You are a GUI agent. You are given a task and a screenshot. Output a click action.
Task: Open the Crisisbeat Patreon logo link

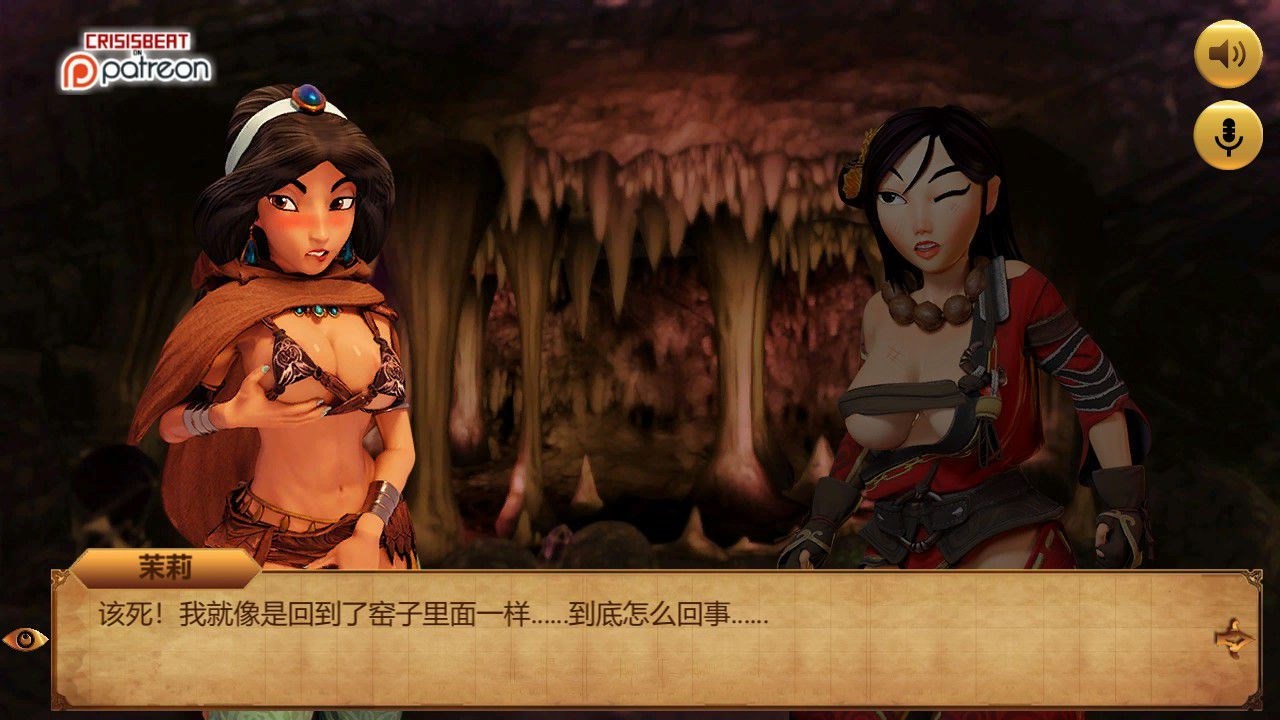135,62
